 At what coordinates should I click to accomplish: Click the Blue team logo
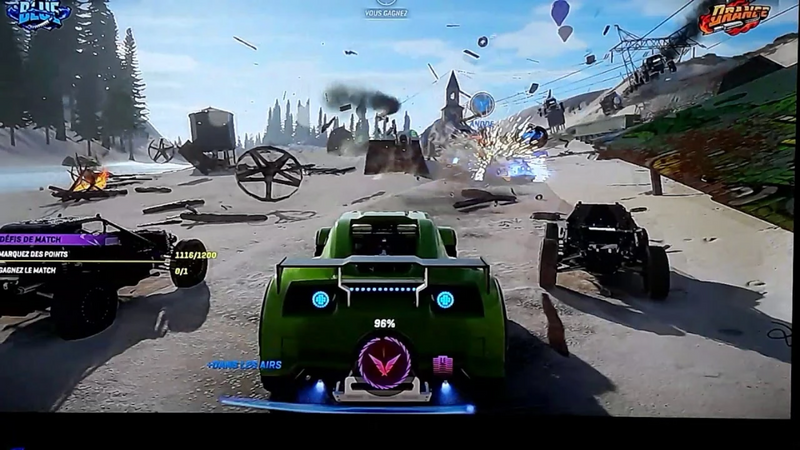pyautogui.click(x=38, y=14)
